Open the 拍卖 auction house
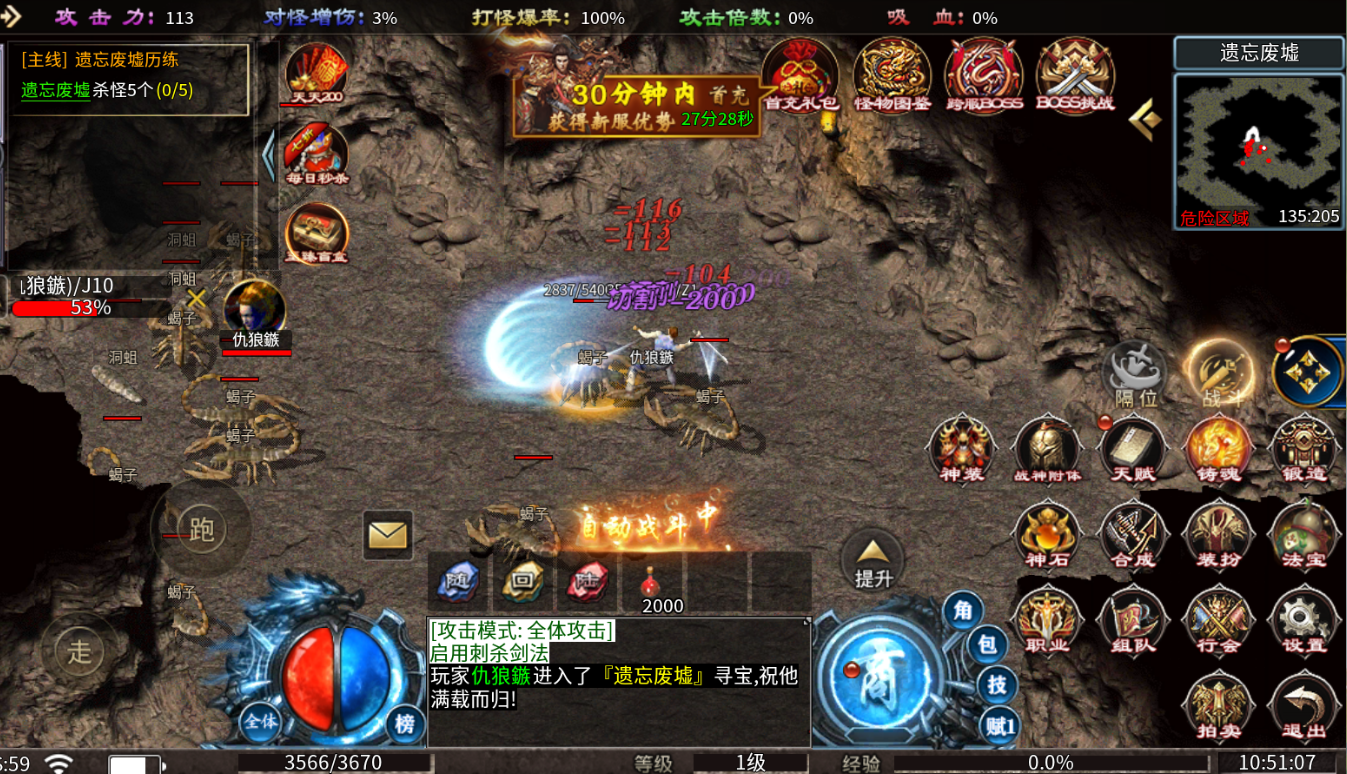 [1218, 707]
